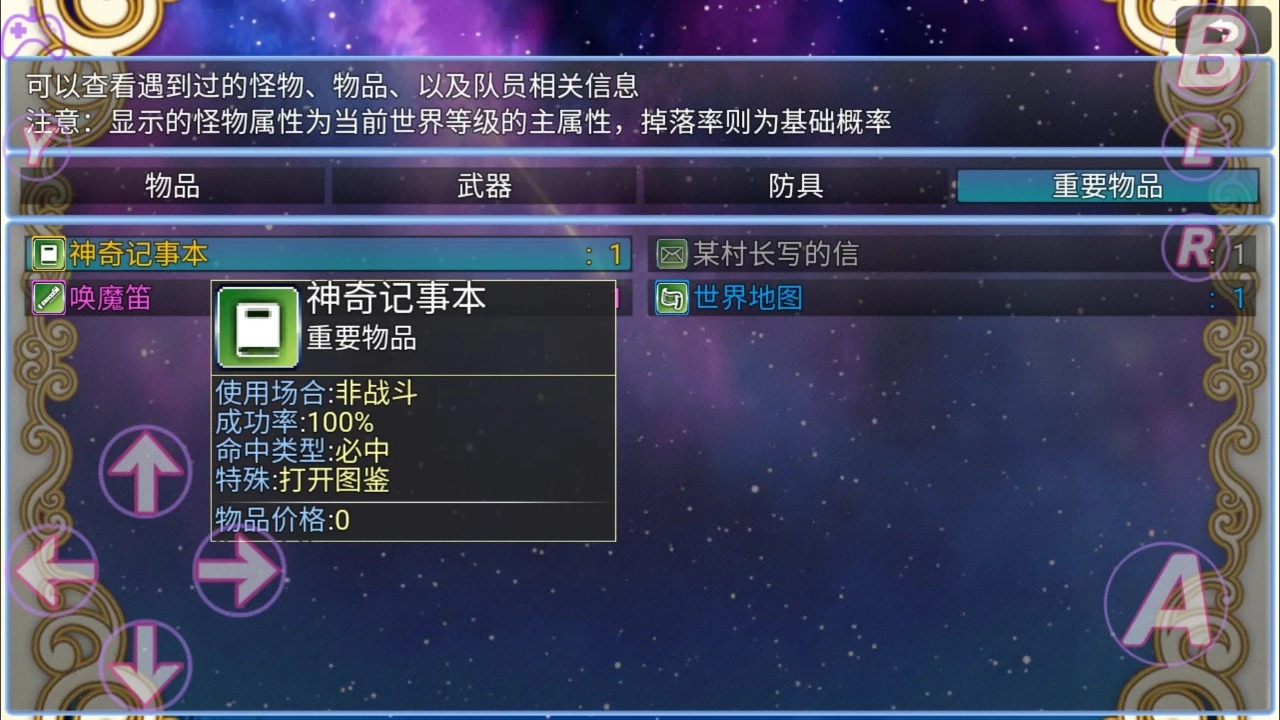Click the green notebook icon of 神奇记事本
This screenshot has height=720, width=1280.
(x=47, y=253)
